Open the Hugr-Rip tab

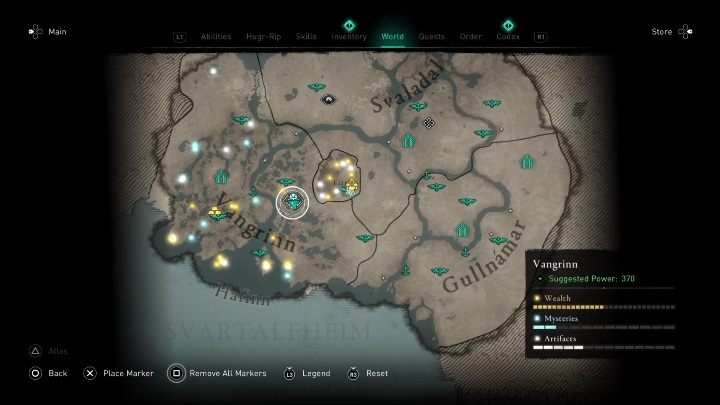261,36
